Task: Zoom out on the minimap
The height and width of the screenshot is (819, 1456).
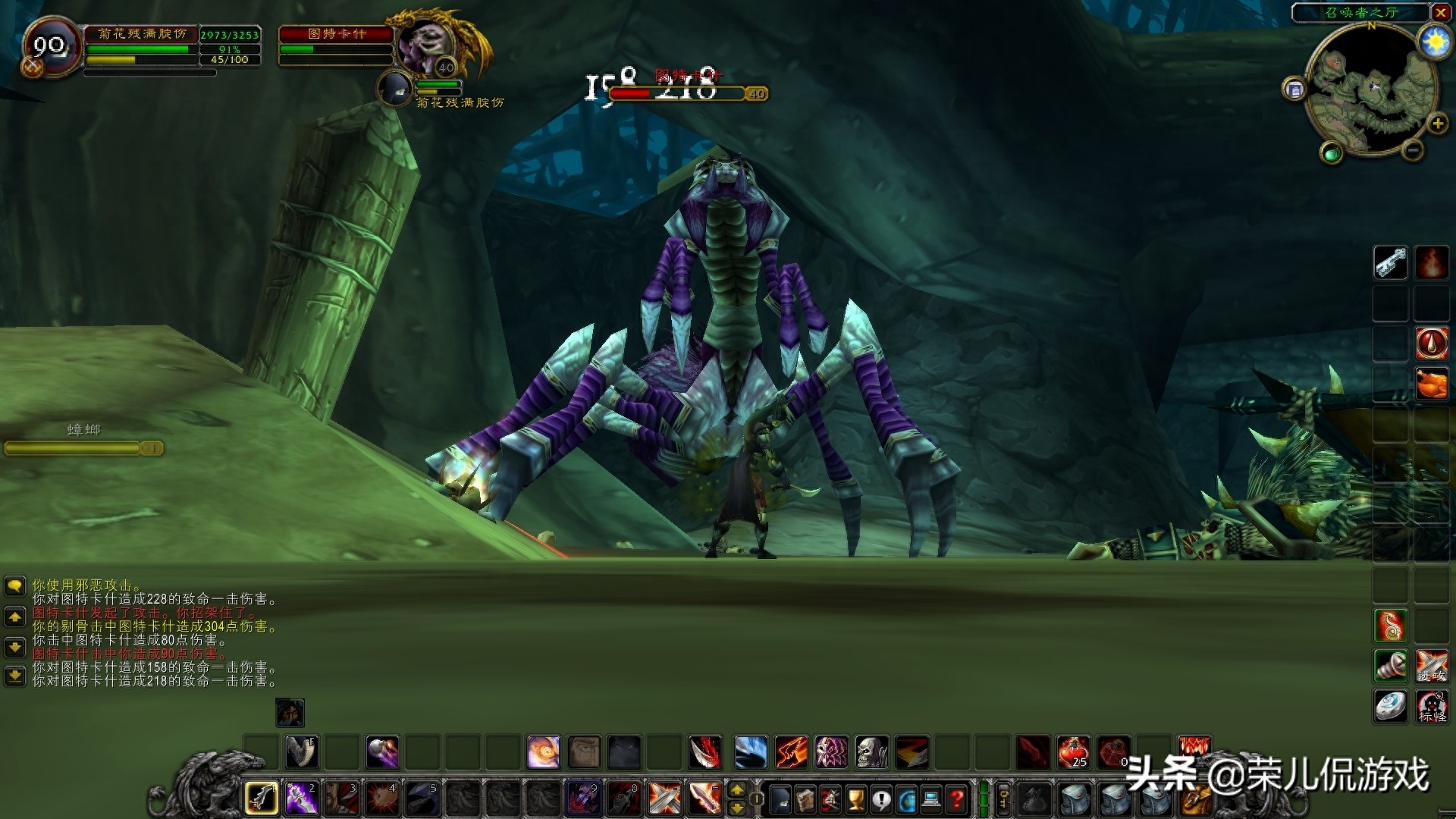Action: [x=1412, y=150]
